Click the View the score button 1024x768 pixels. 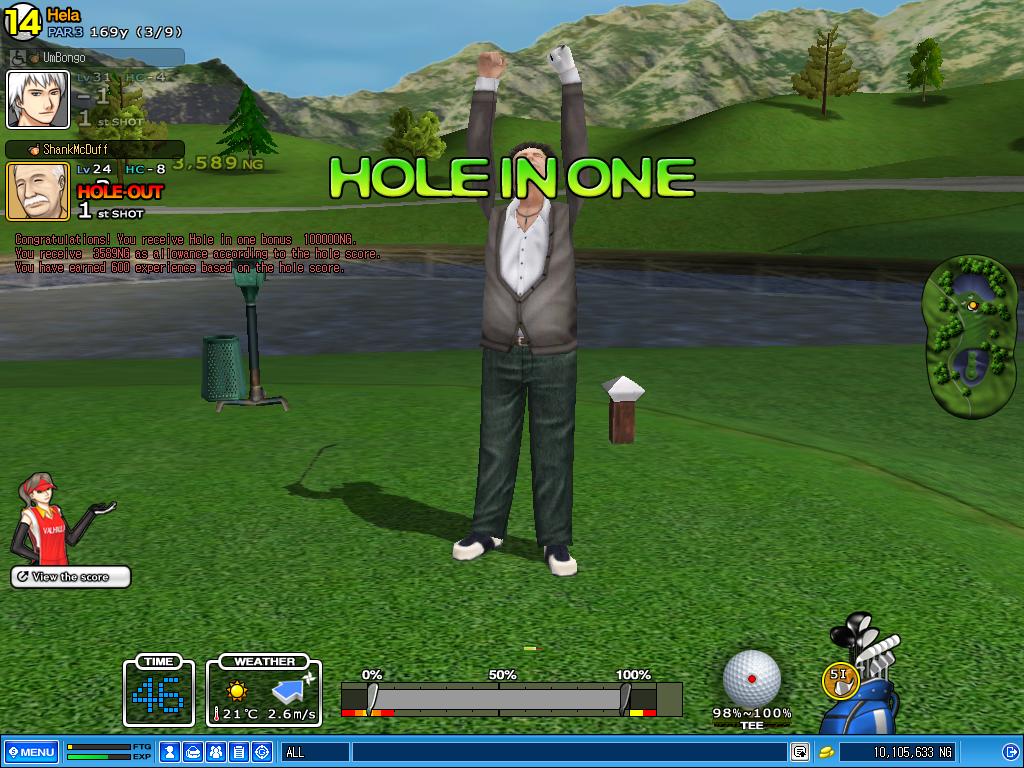coord(70,577)
